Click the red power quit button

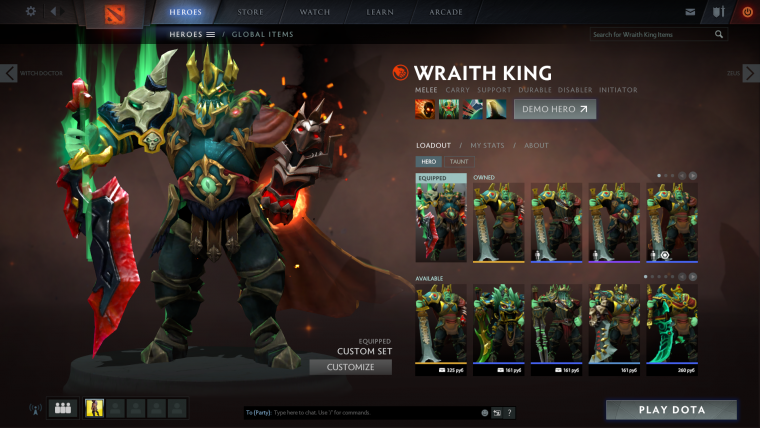coord(747,12)
